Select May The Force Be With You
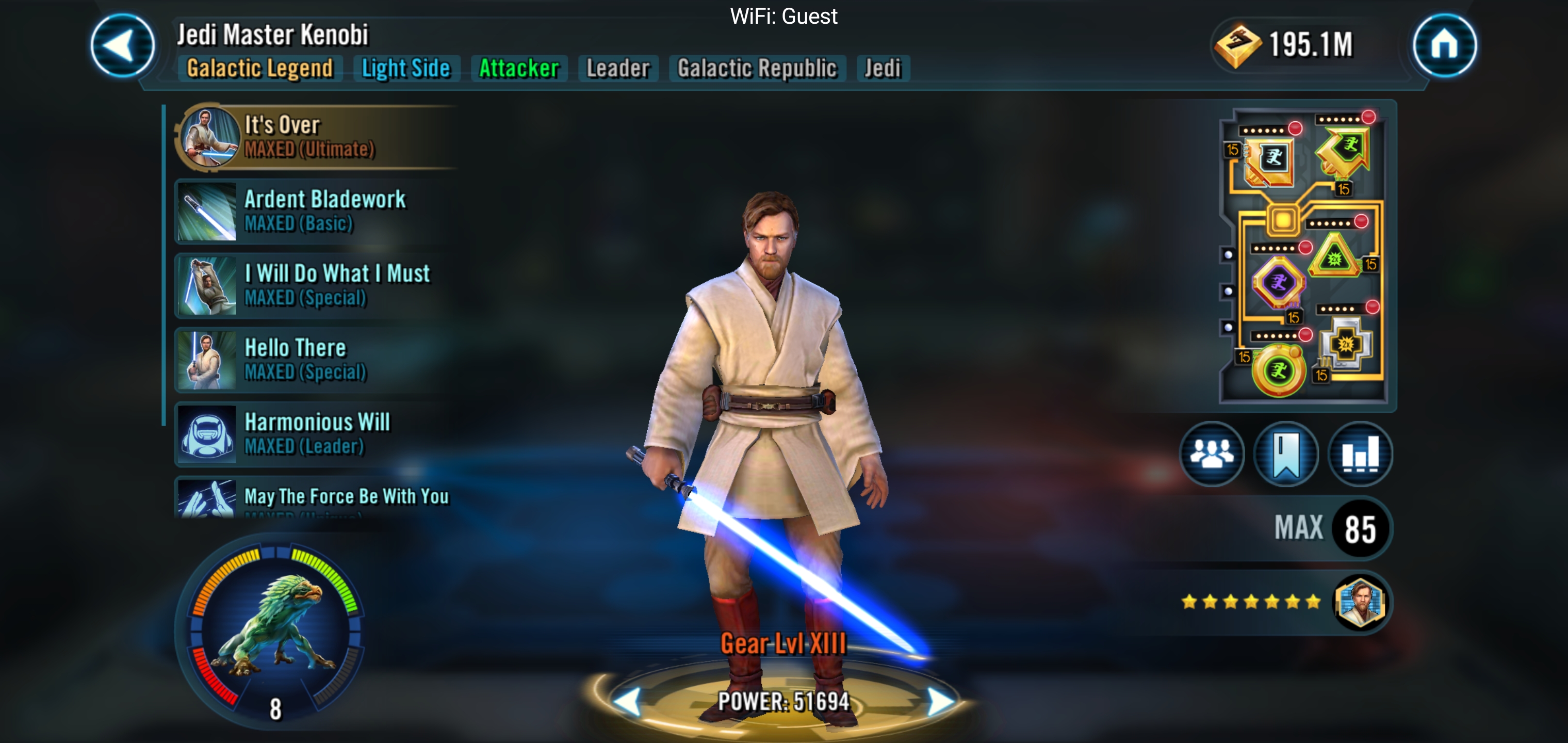 [317, 498]
